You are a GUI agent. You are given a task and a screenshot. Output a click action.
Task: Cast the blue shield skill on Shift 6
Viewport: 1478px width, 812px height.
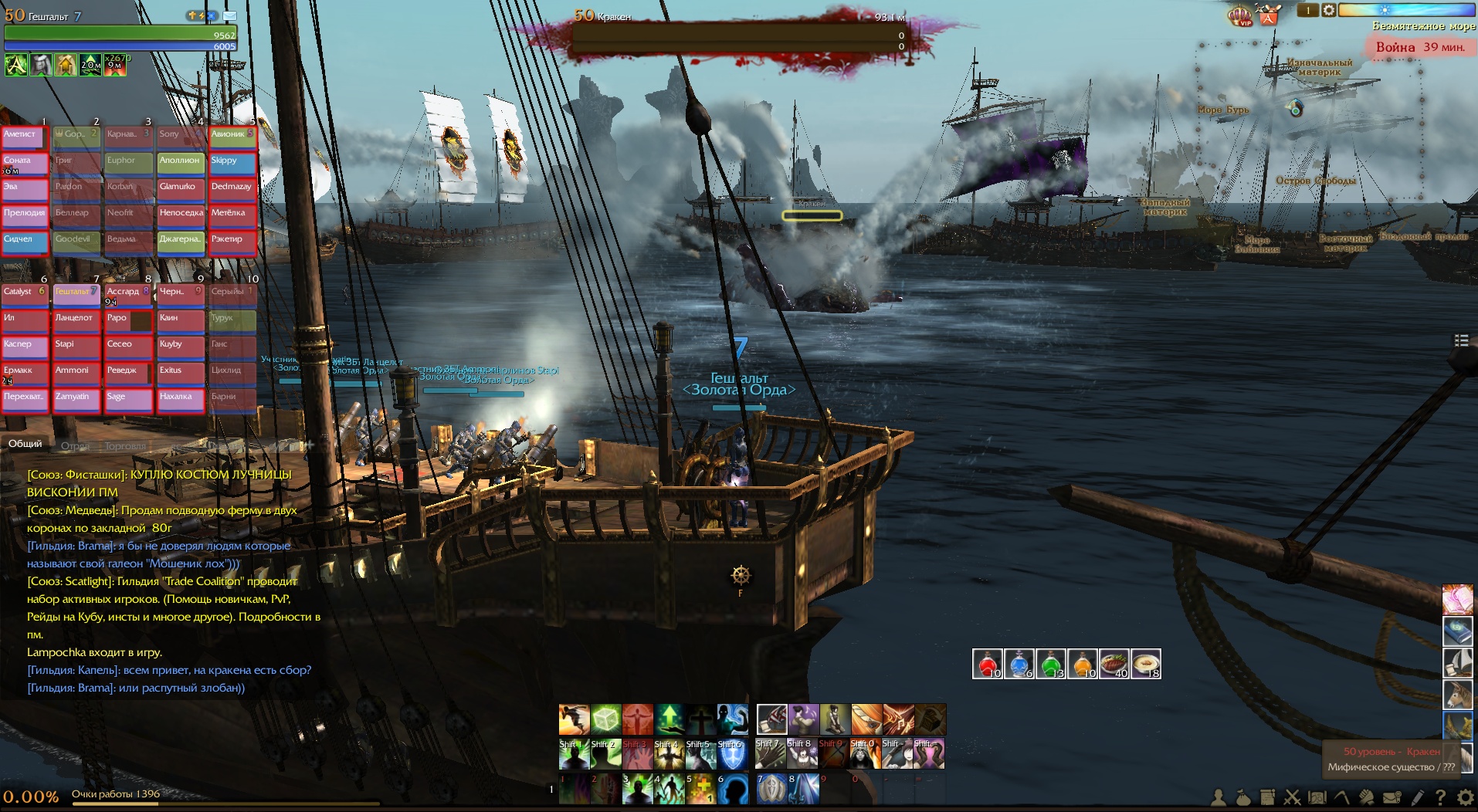pos(732,754)
